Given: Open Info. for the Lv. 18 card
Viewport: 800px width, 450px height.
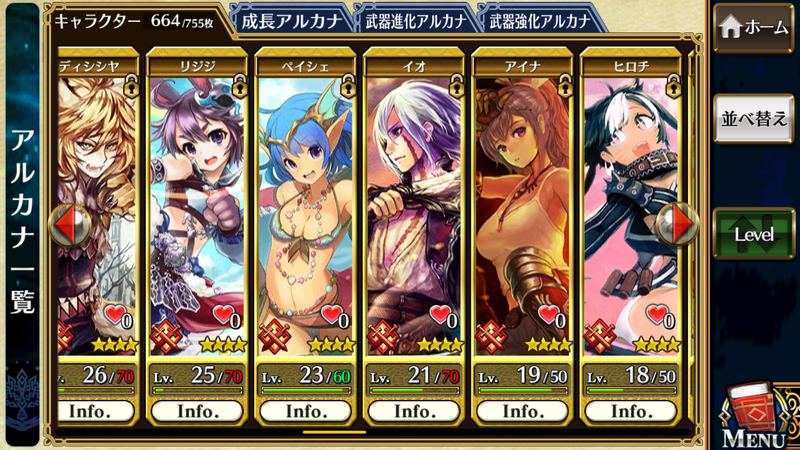Looking at the screenshot, I should click(x=631, y=411).
